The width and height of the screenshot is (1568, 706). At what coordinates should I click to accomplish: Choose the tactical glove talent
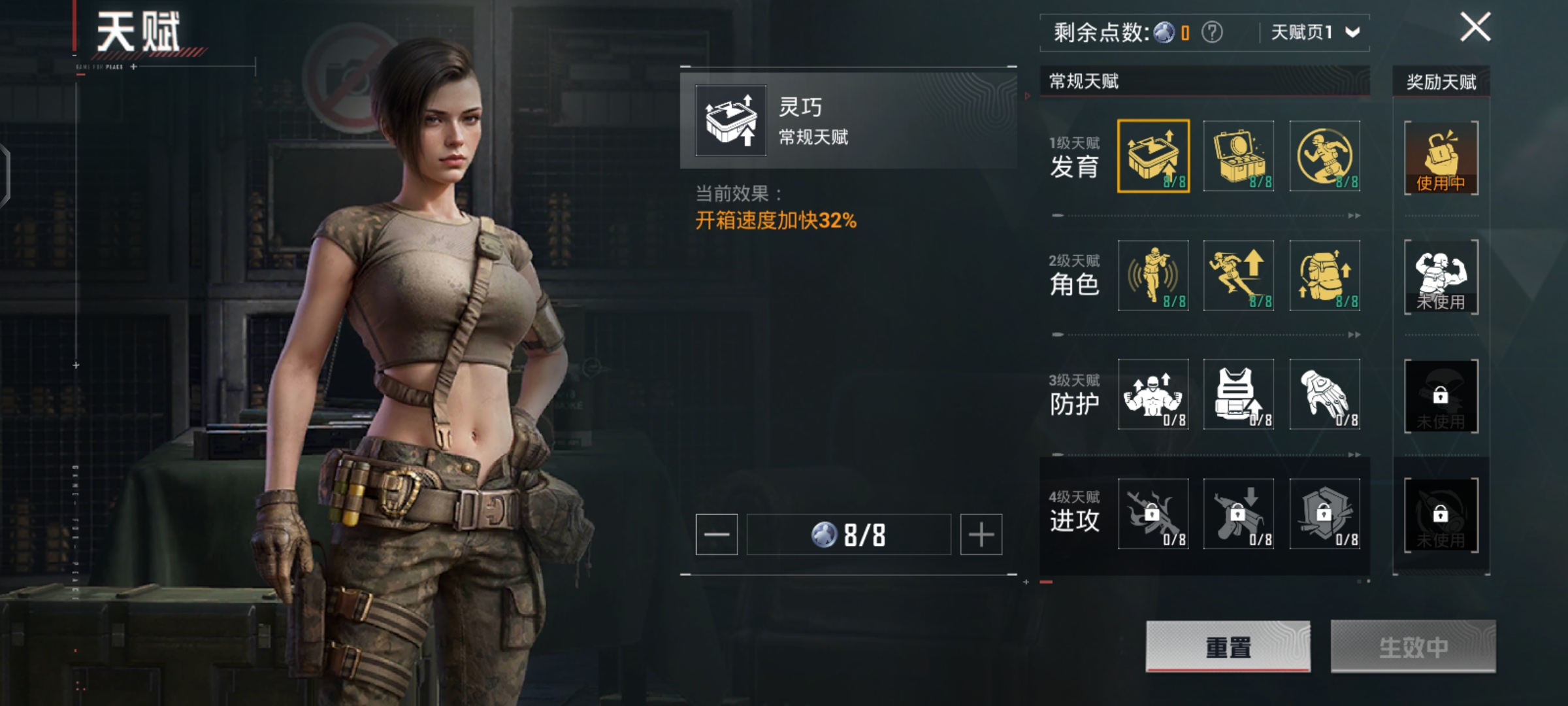1325,394
